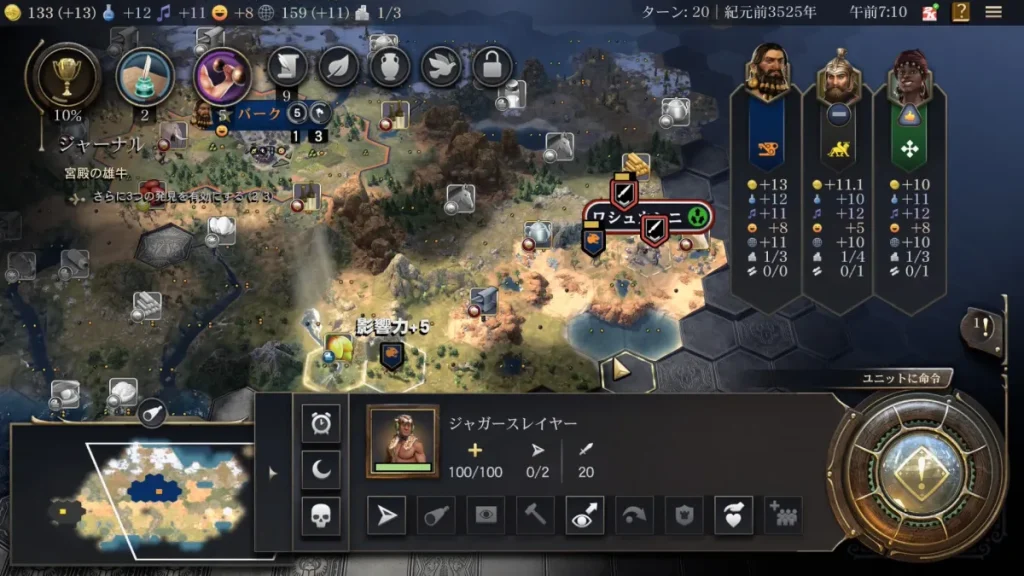
Task: Open the victory progress trophy icon
Action: pos(68,78)
